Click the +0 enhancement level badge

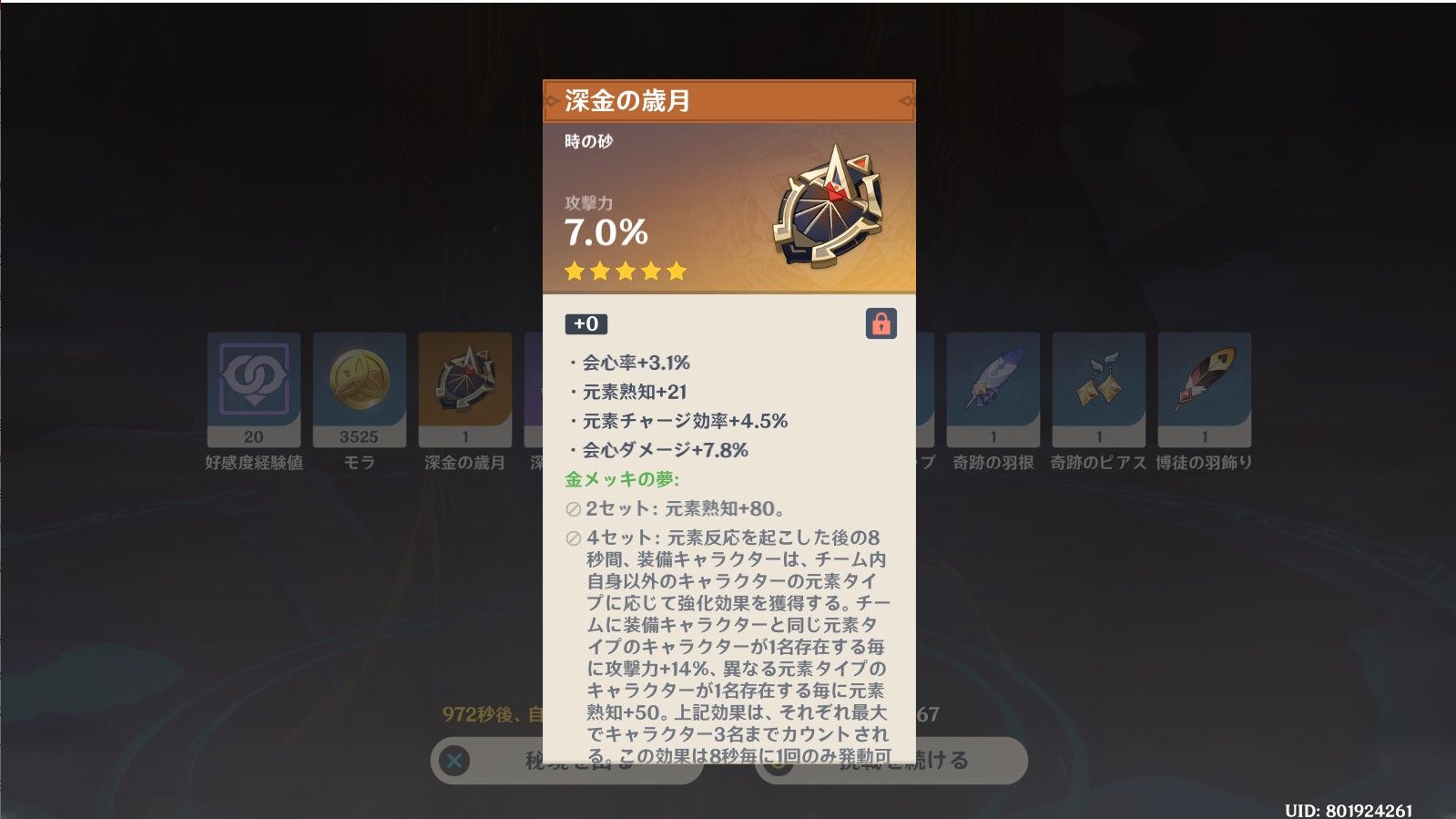pyautogui.click(x=584, y=324)
